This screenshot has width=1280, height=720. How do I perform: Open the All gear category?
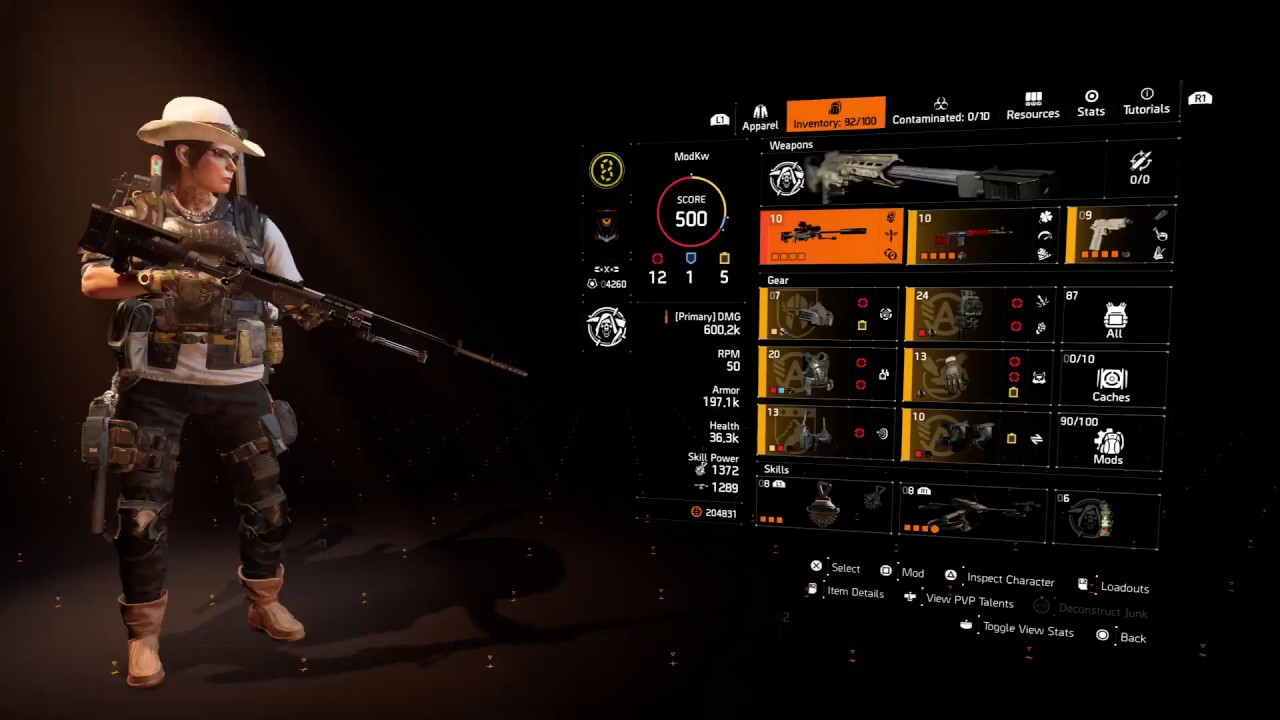1114,316
